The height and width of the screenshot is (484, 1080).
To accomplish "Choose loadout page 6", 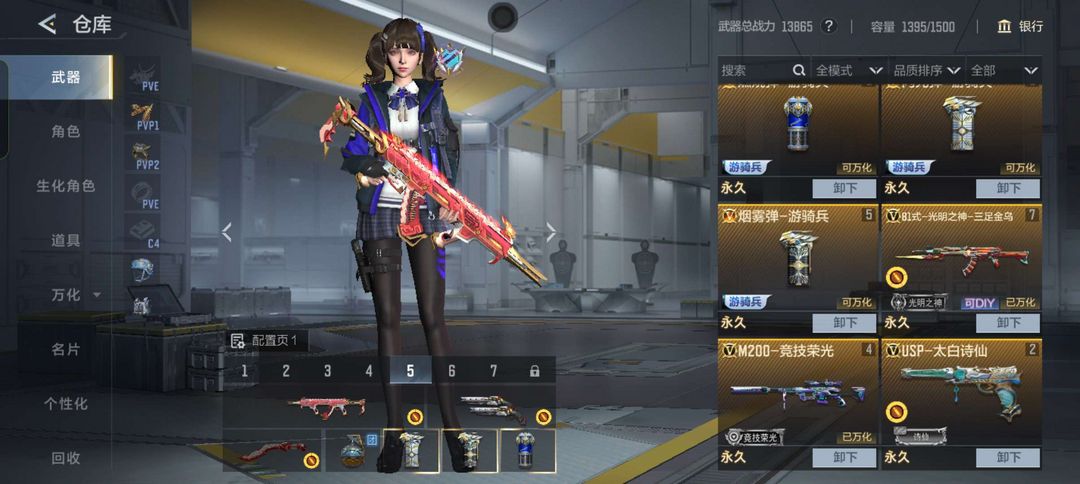I will 452,371.
